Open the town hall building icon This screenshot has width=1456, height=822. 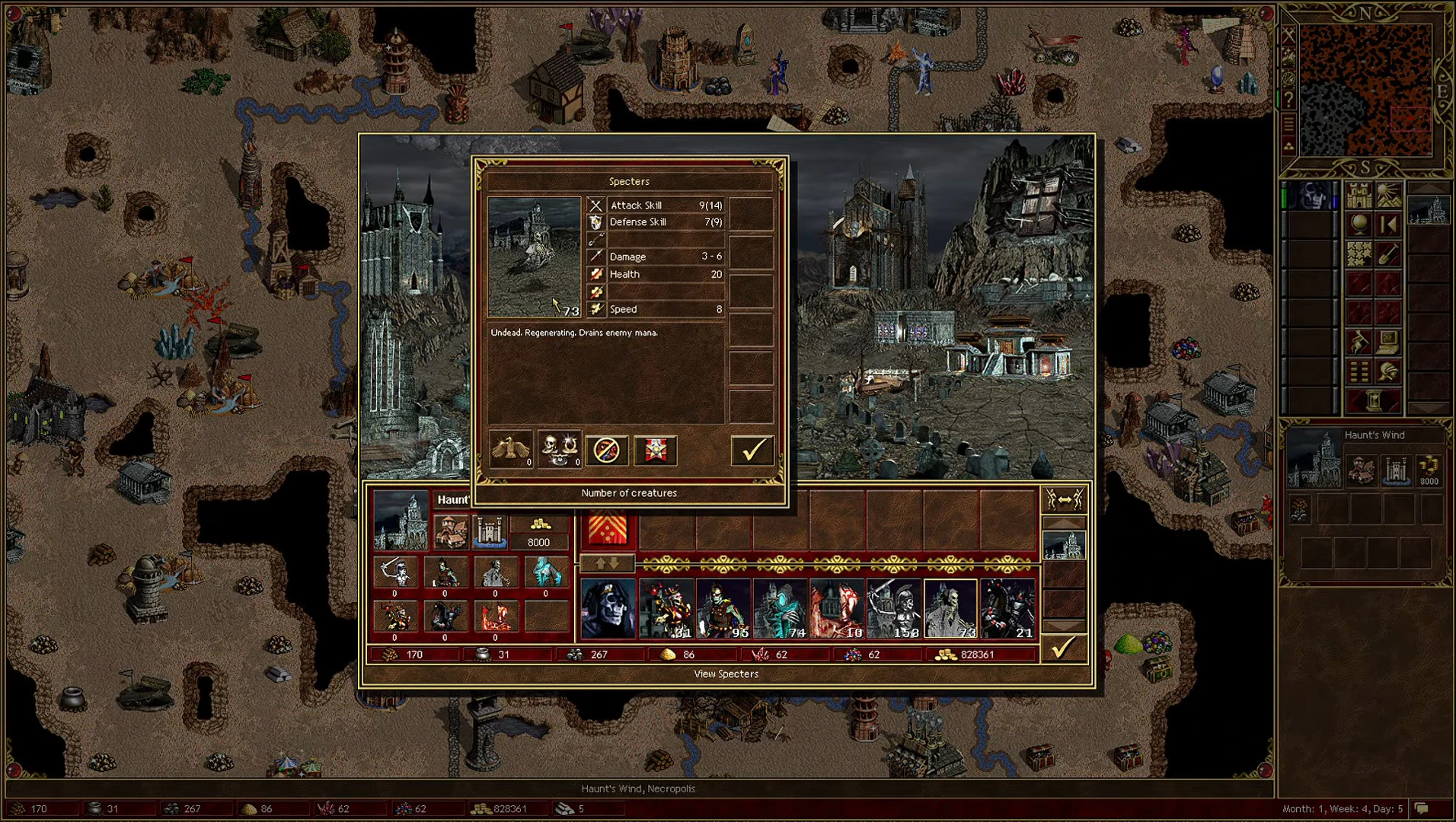tap(450, 530)
